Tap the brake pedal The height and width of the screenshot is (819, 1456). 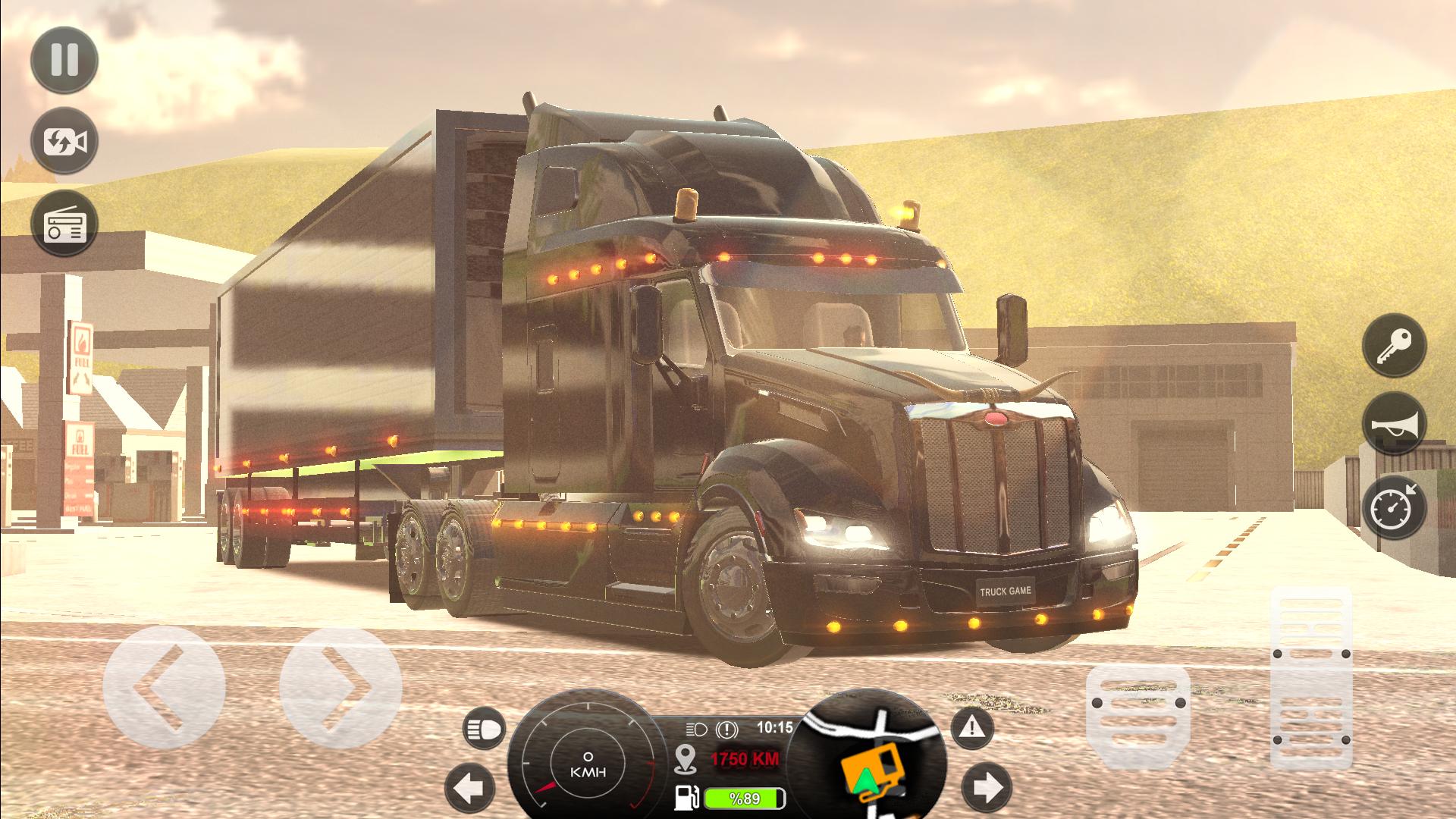click(x=1137, y=711)
